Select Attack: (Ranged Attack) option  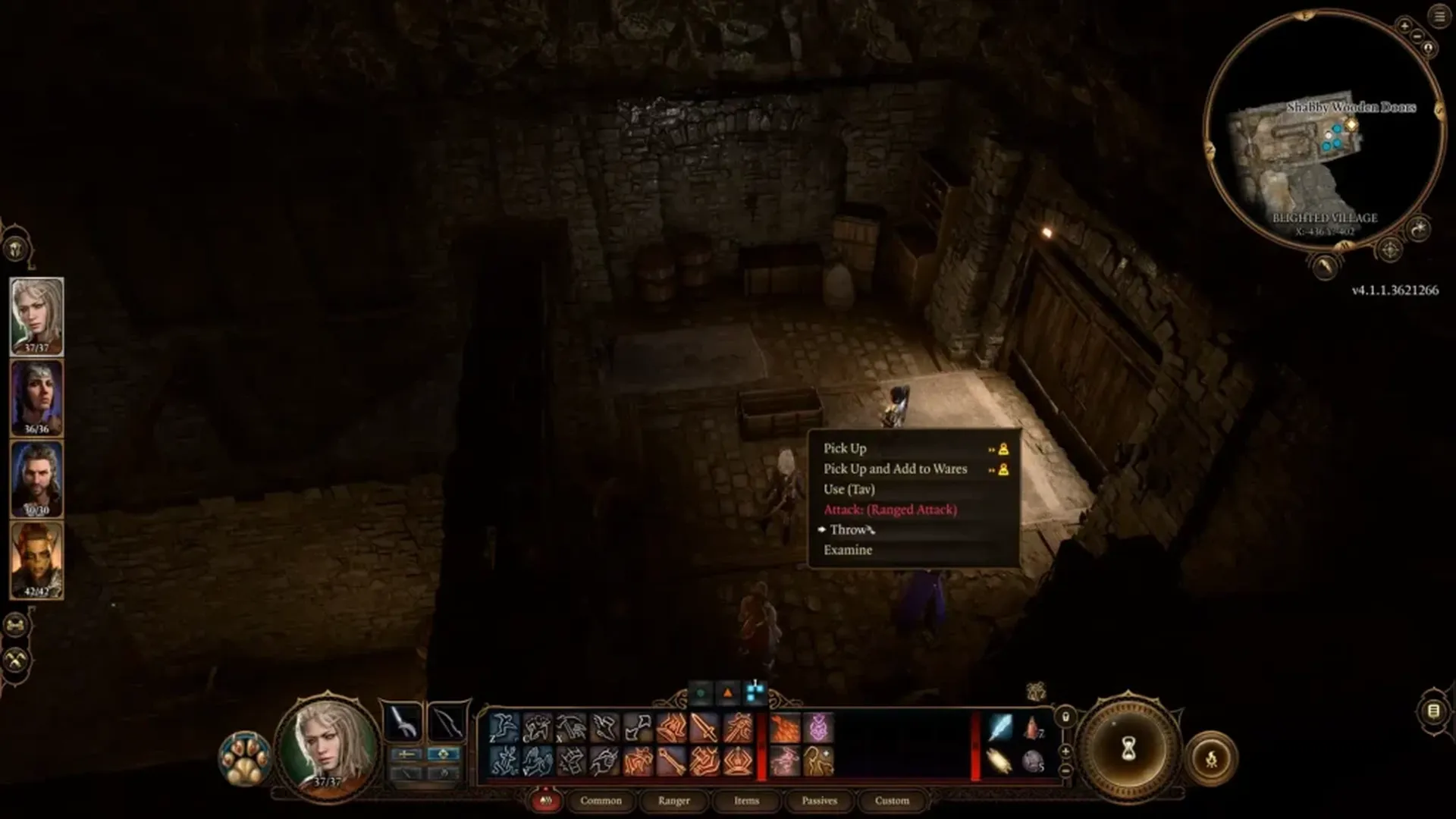tap(890, 510)
